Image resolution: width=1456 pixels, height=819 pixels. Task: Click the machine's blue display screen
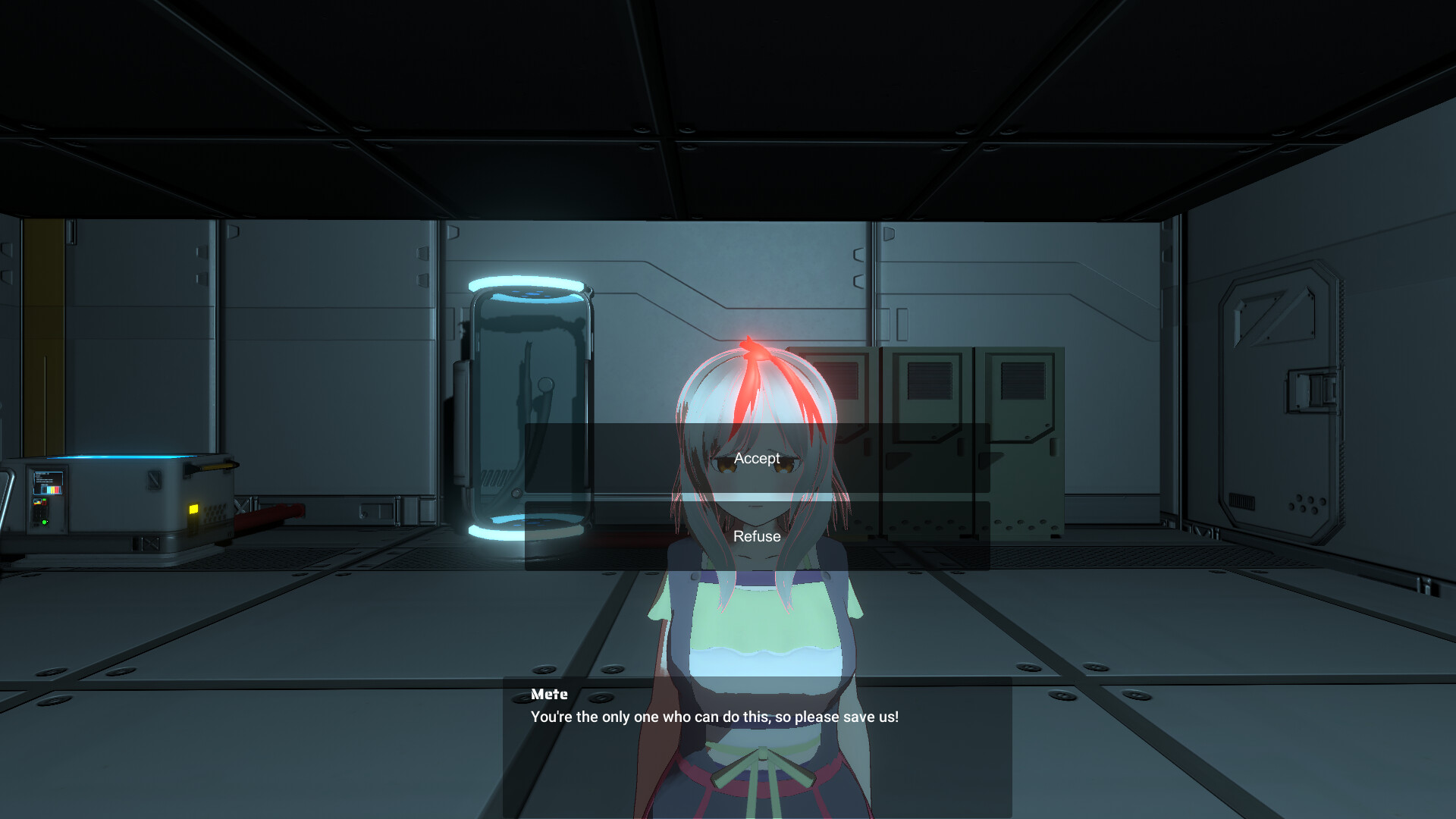coord(49,482)
